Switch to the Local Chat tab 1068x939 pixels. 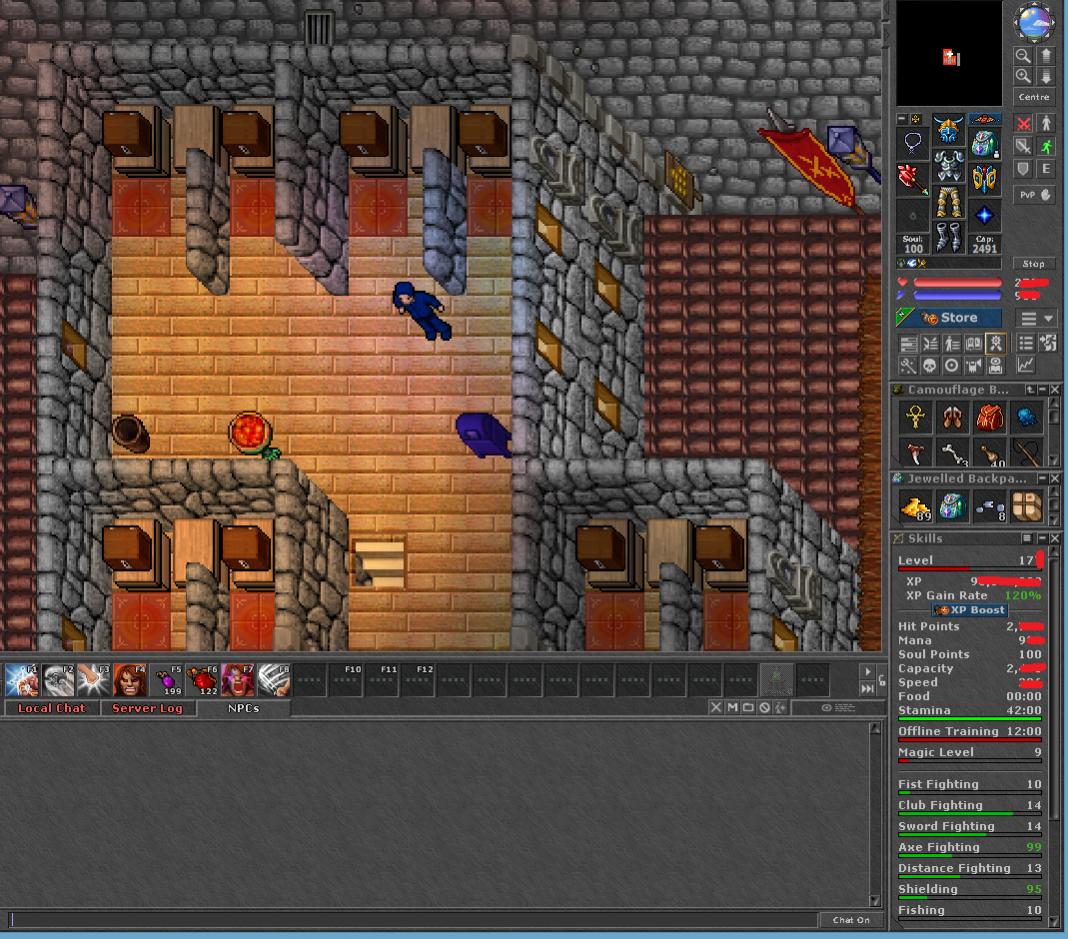pyautogui.click(x=51, y=708)
